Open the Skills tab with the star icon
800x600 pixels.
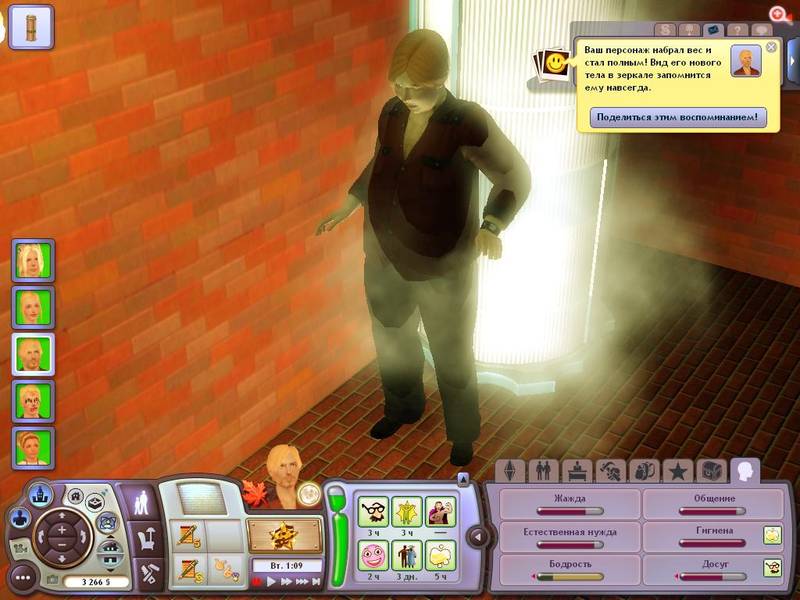click(x=677, y=470)
